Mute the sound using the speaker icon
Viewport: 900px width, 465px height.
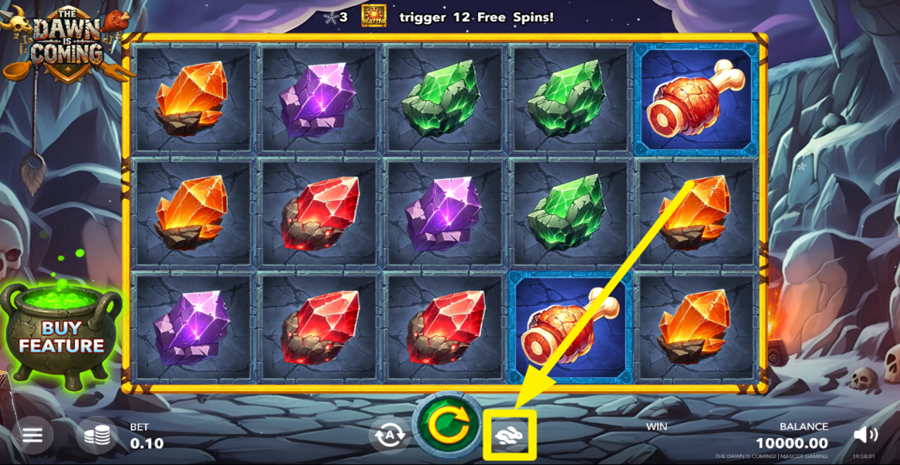[866, 435]
